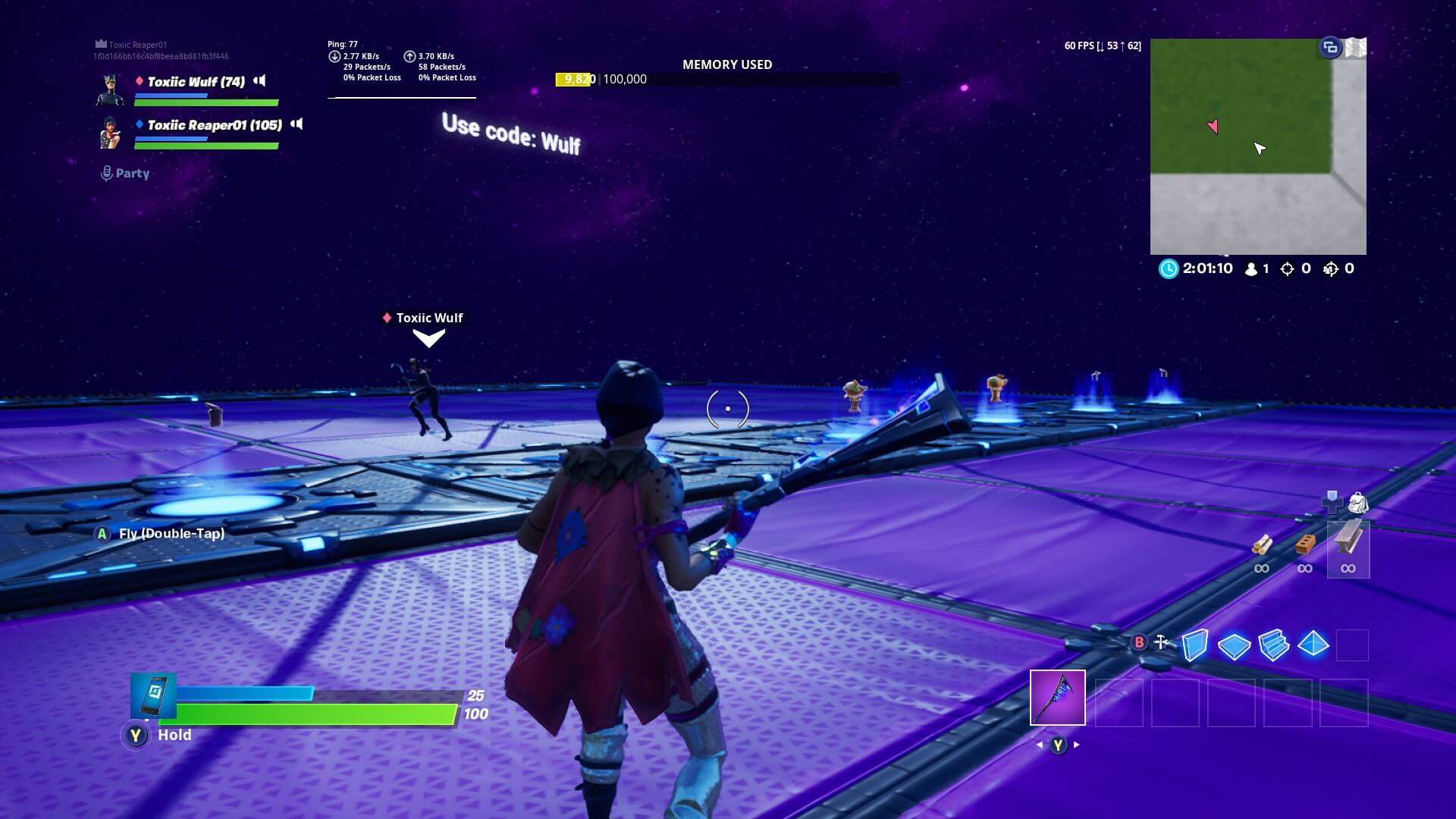Click the left arrow beside the Y button
Viewport: 1456px width, 819px height.
1039,745
